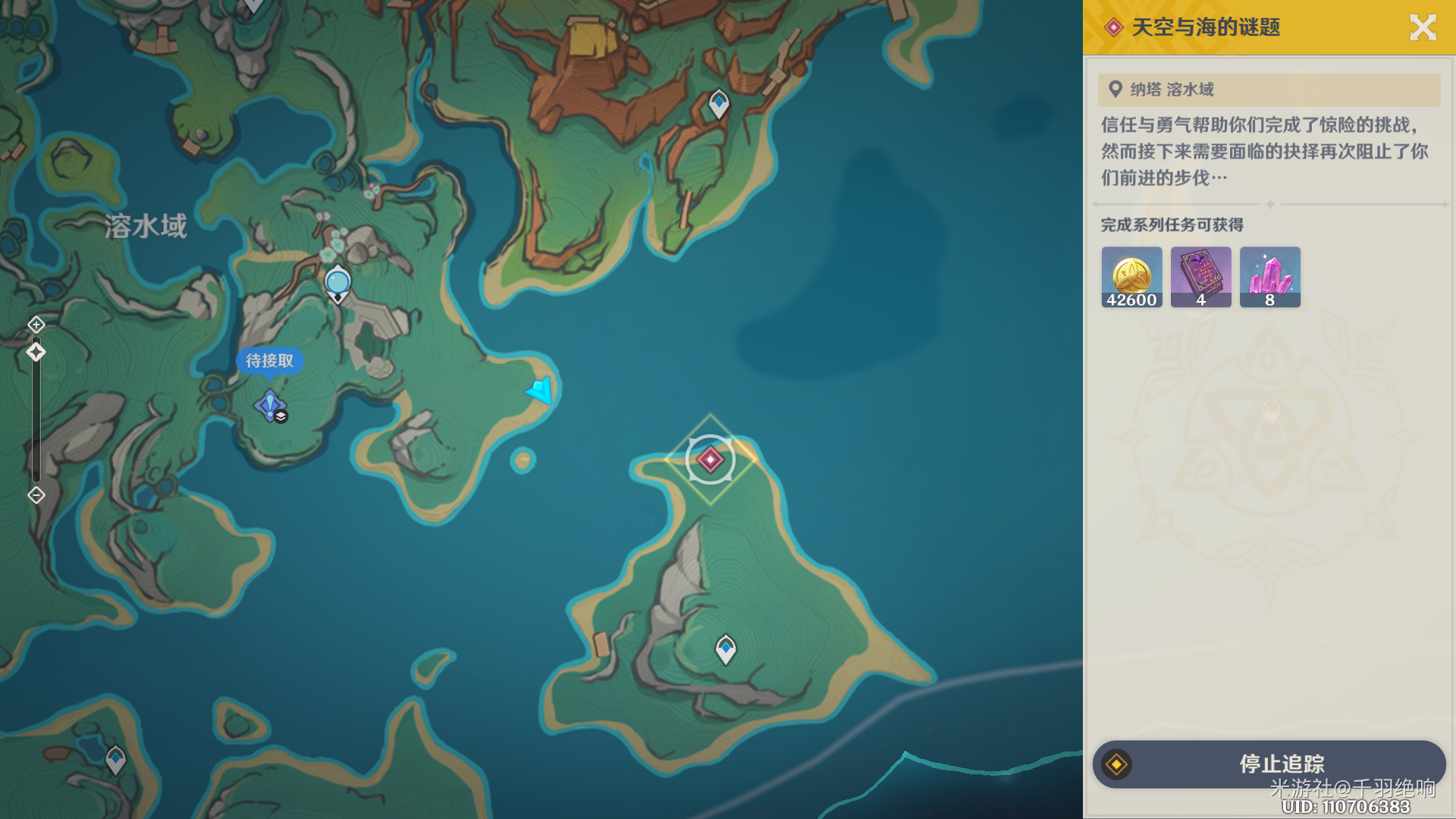Zoom out the map with minus button

[36, 495]
